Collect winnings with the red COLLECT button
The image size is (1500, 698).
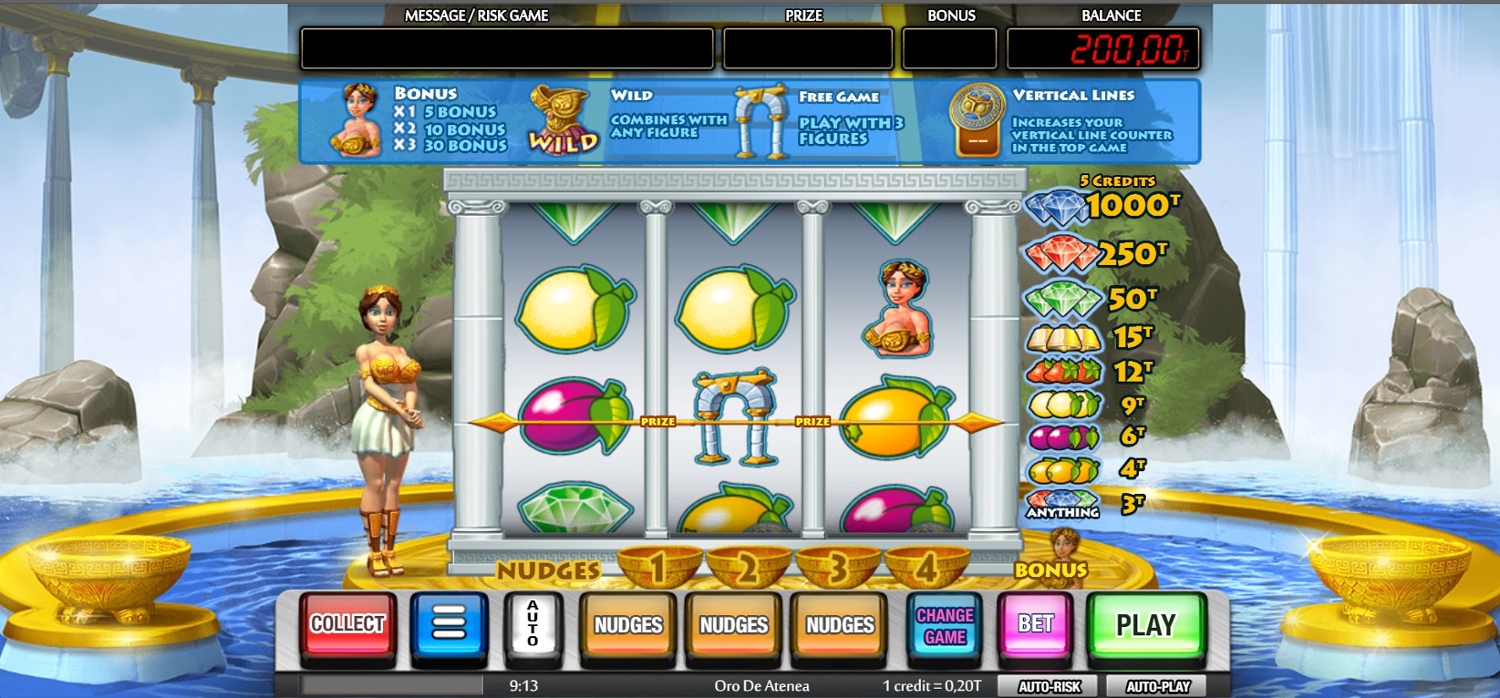pos(347,626)
